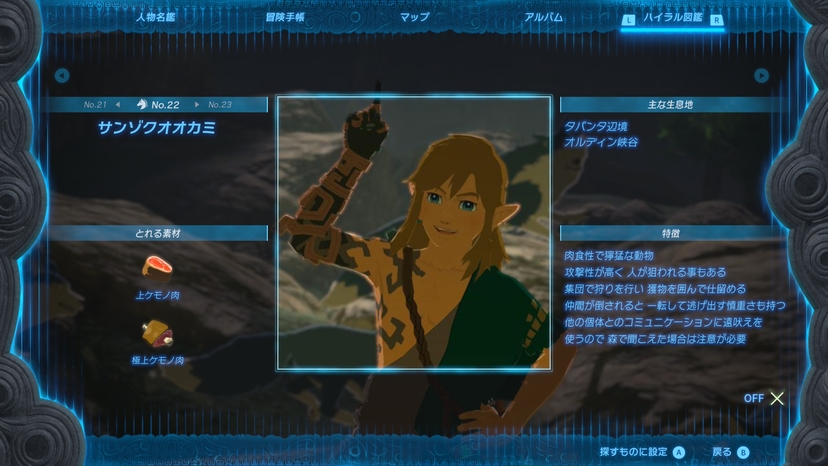Screen dimensions: 828x466
Task: Toggle the OFF display switch
Action: [x=765, y=398]
